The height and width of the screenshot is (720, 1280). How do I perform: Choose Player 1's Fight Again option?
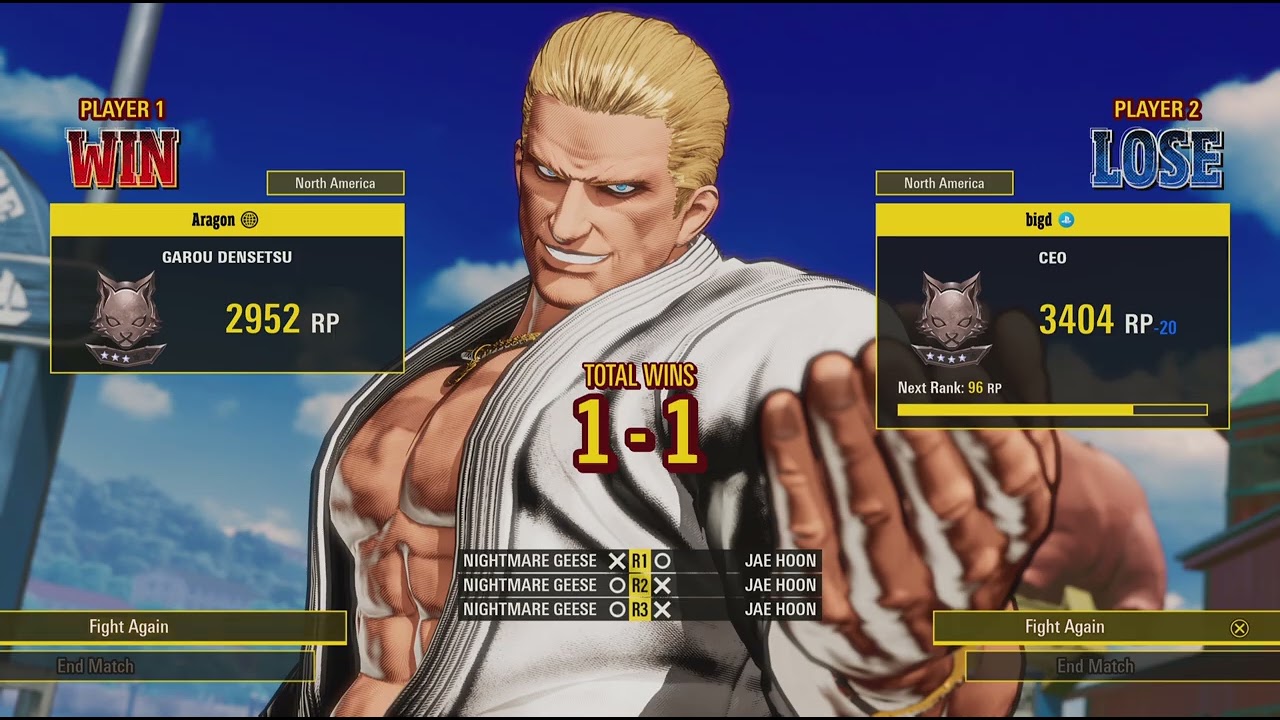coord(130,627)
